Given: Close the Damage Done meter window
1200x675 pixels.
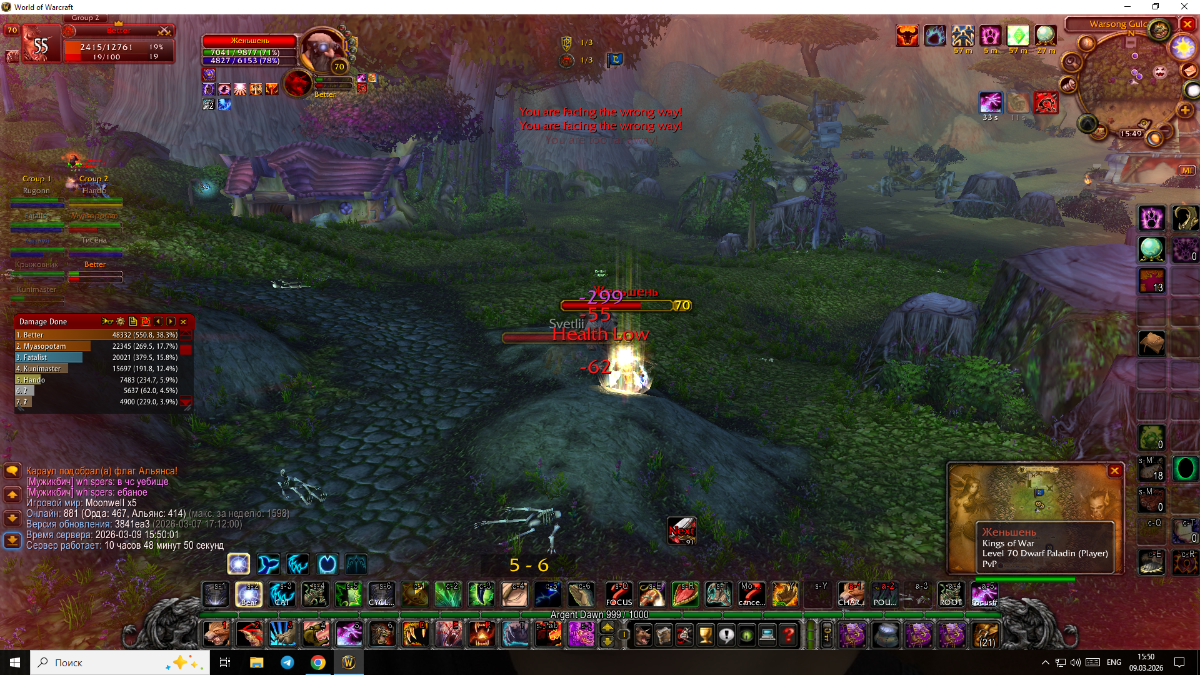Looking at the screenshot, I should pos(183,321).
